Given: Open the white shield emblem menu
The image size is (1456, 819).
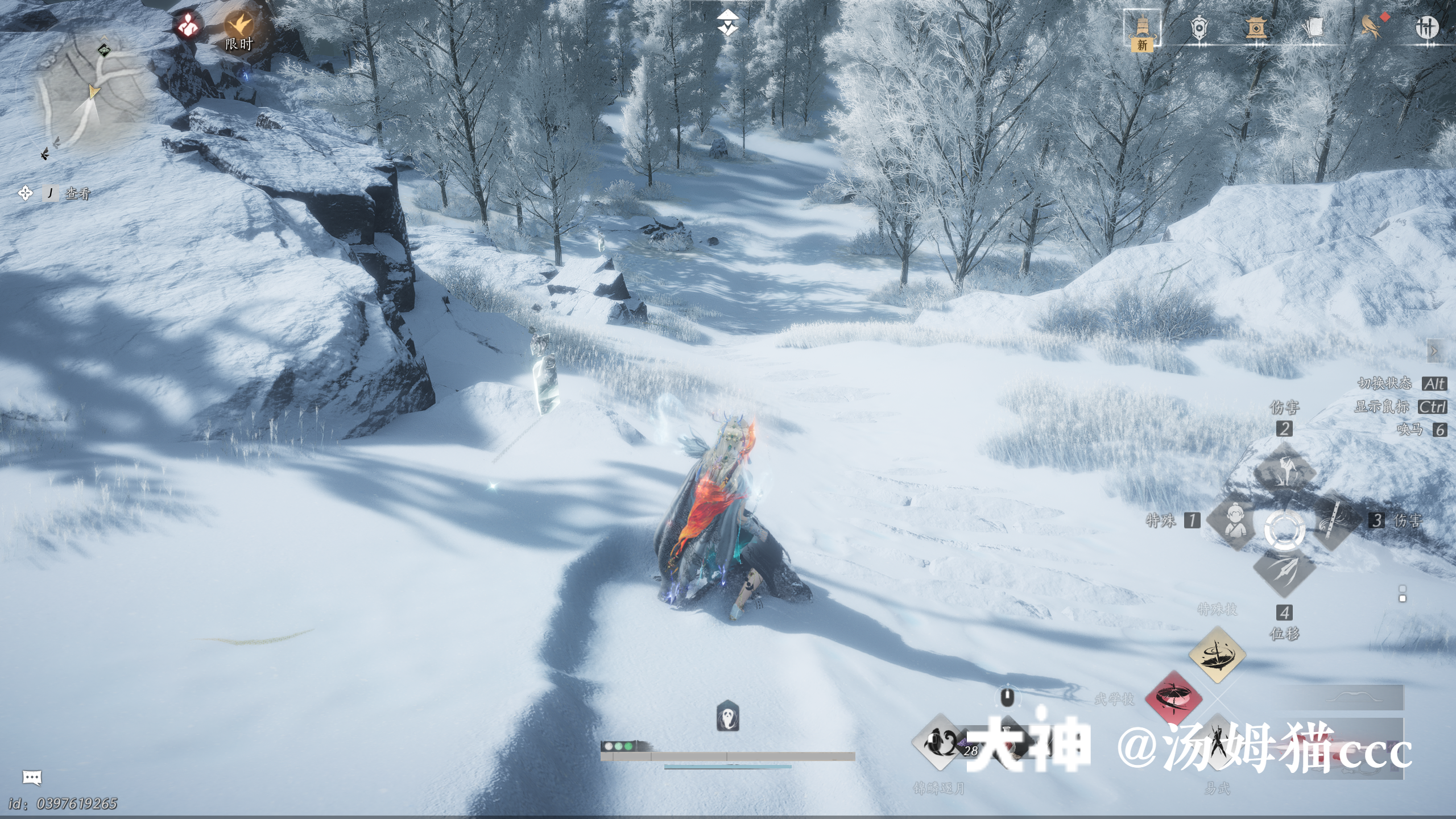Looking at the screenshot, I should (1199, 27).
